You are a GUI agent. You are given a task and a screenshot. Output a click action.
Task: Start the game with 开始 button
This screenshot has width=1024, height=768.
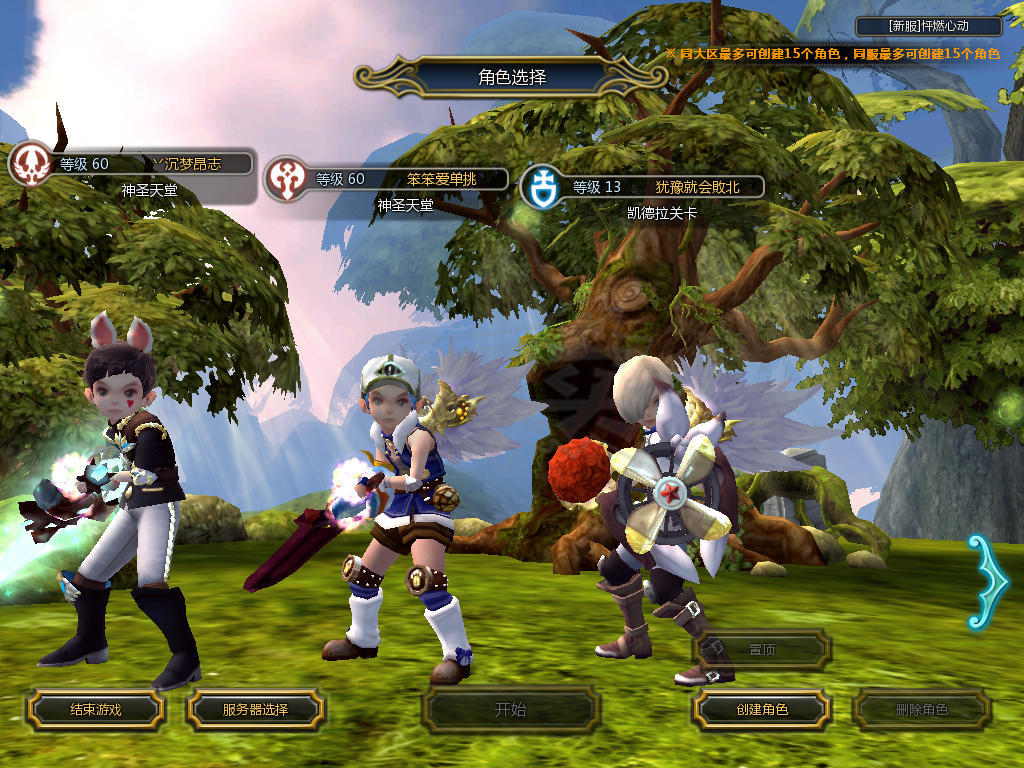(x=510, y=710)
